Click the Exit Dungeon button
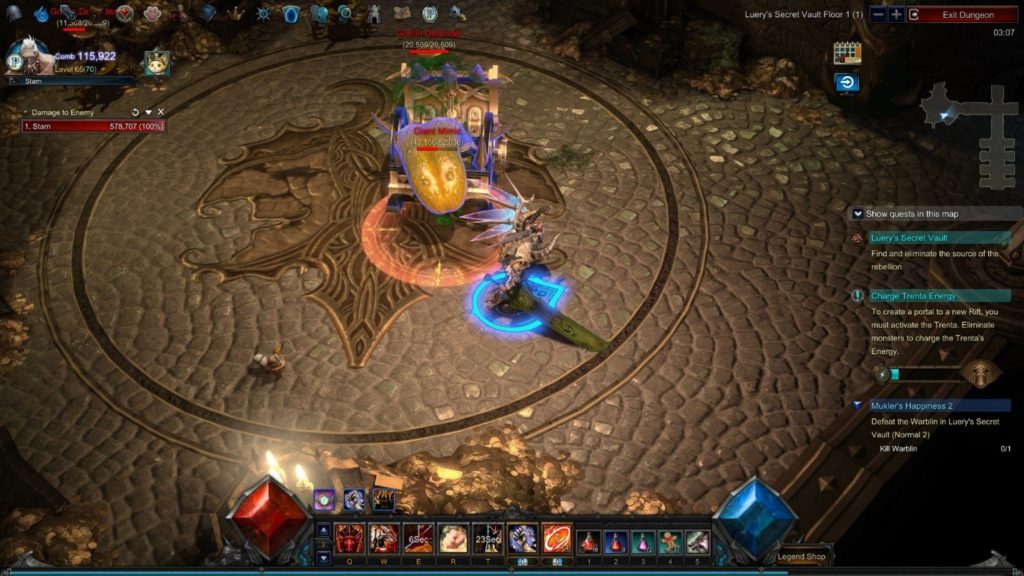This screenshot has height=576, width=1024. pos(962,15)
